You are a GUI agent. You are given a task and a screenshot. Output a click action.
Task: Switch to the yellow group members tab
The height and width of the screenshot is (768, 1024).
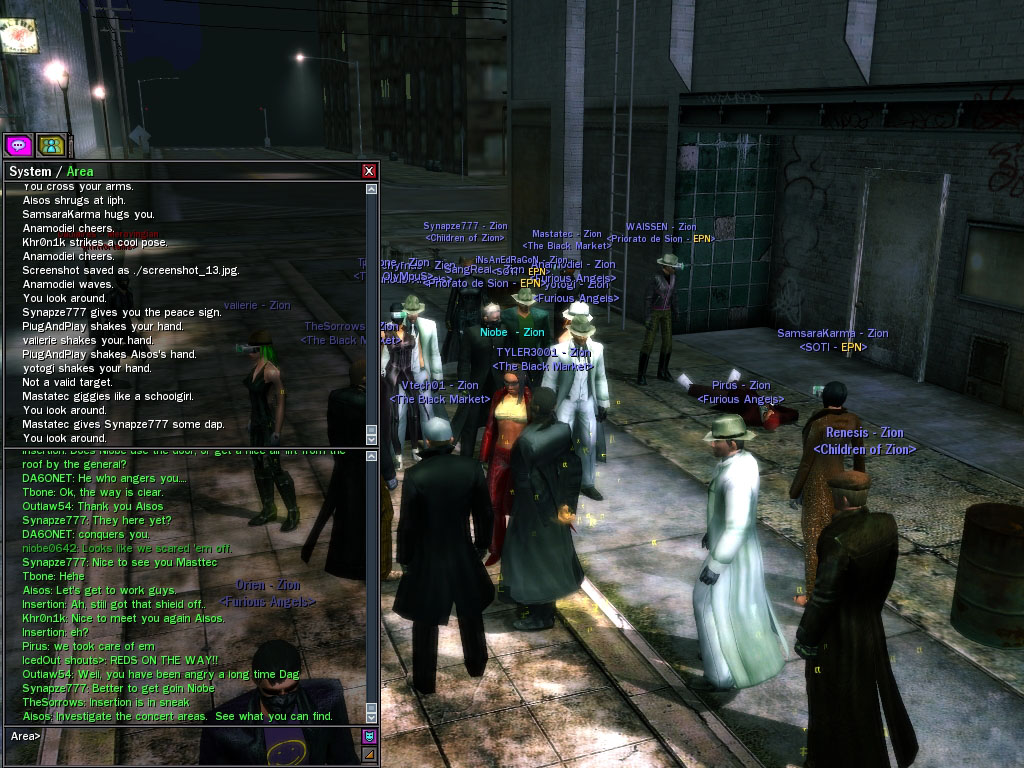tap(50, 145)
